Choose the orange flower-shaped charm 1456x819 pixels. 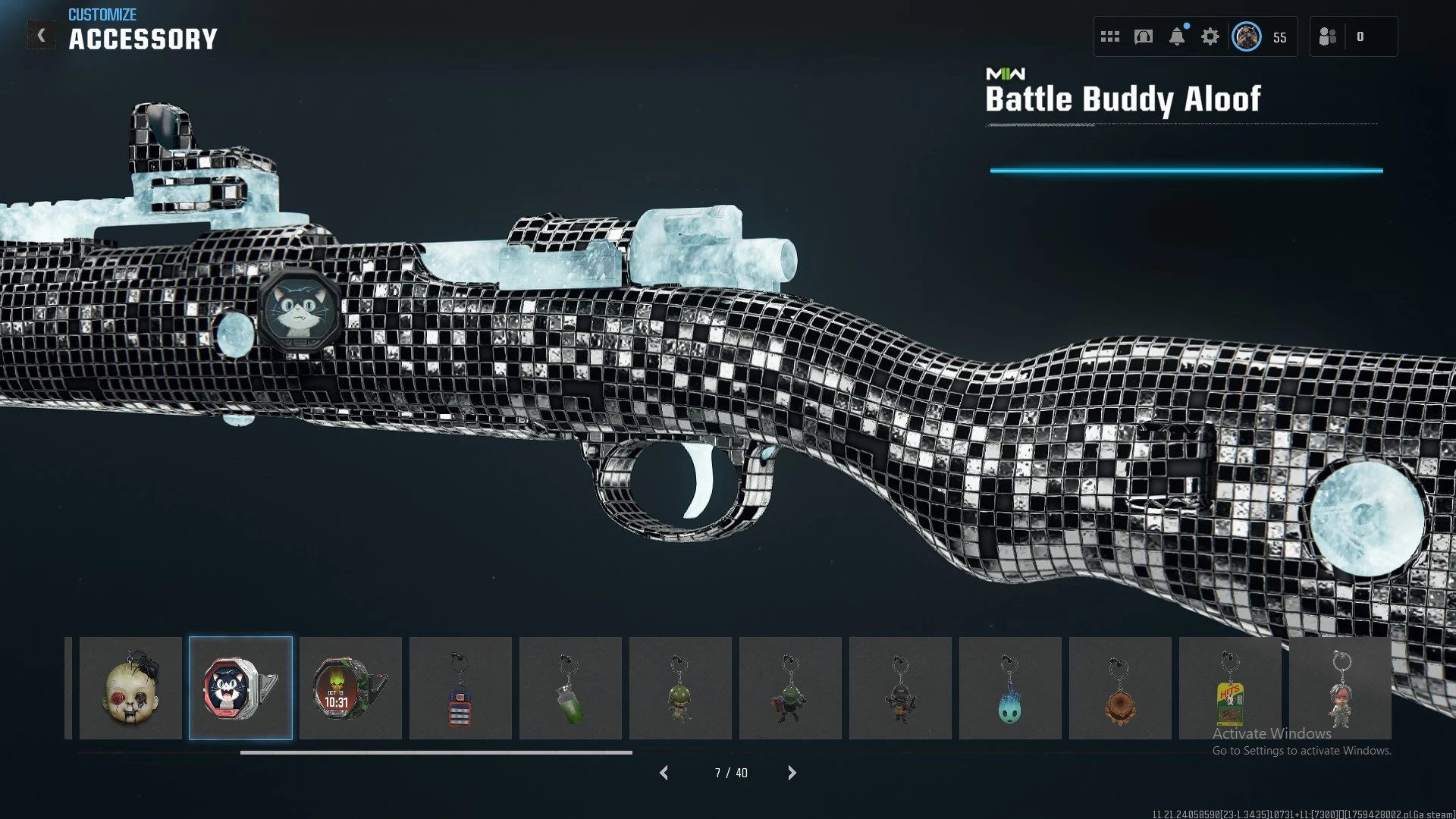point(1120,688)
